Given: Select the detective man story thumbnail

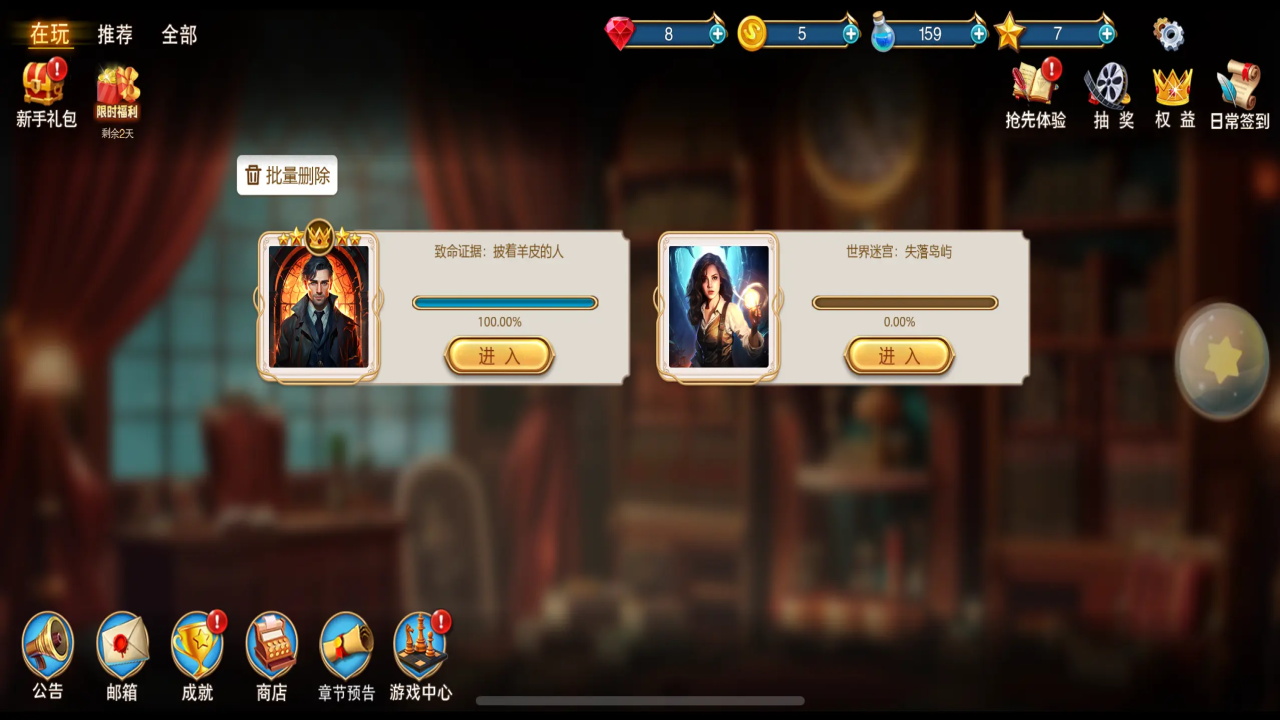Looking at the screenshot, I should [319, 307].
